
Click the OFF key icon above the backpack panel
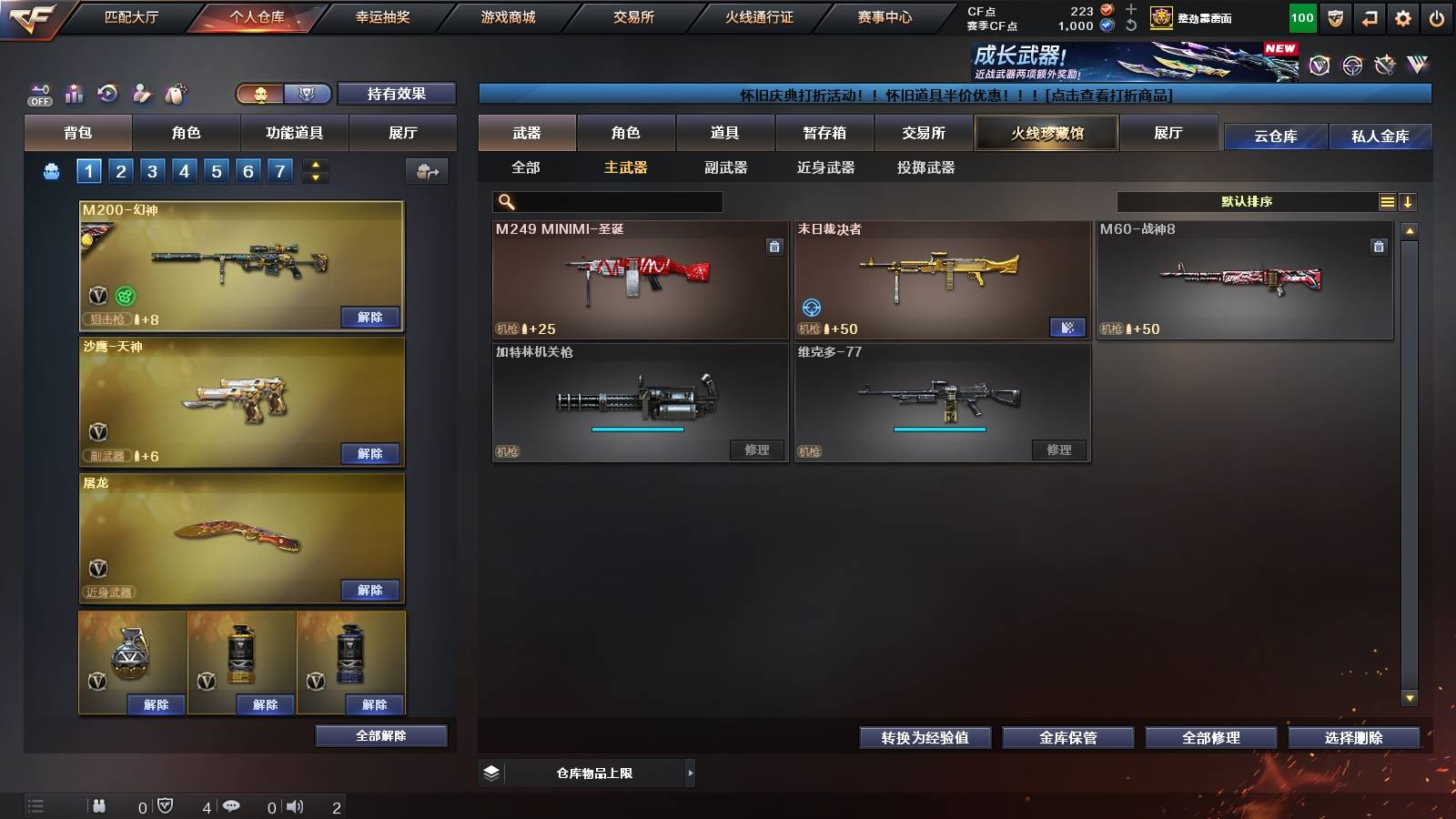pyautogui.click(x=38, y=92)
